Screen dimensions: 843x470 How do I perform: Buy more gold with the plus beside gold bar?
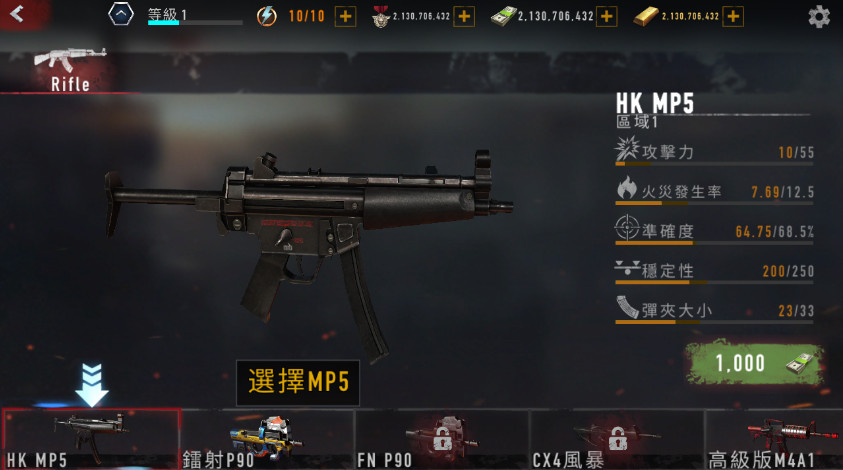733,17
